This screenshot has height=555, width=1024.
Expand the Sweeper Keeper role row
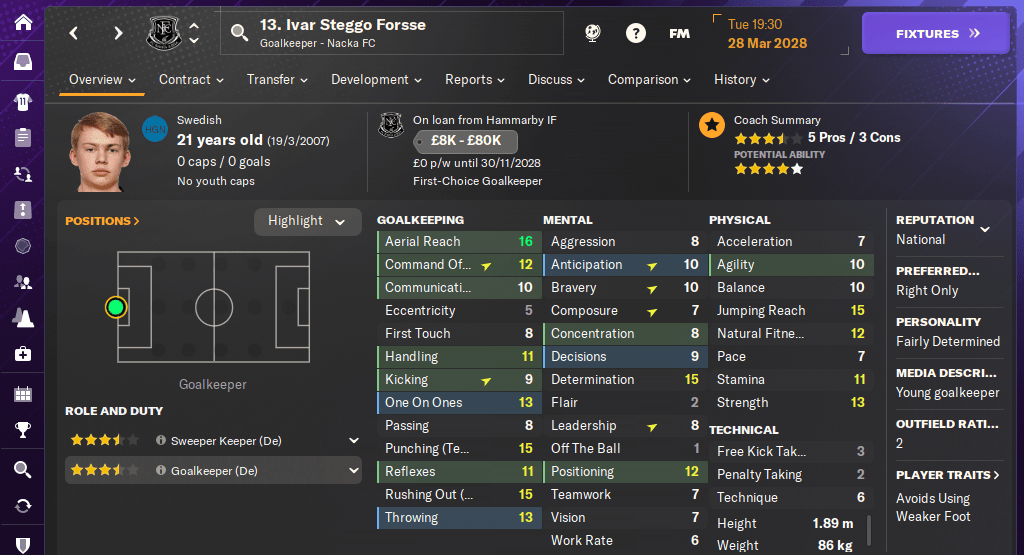[353, 440]
